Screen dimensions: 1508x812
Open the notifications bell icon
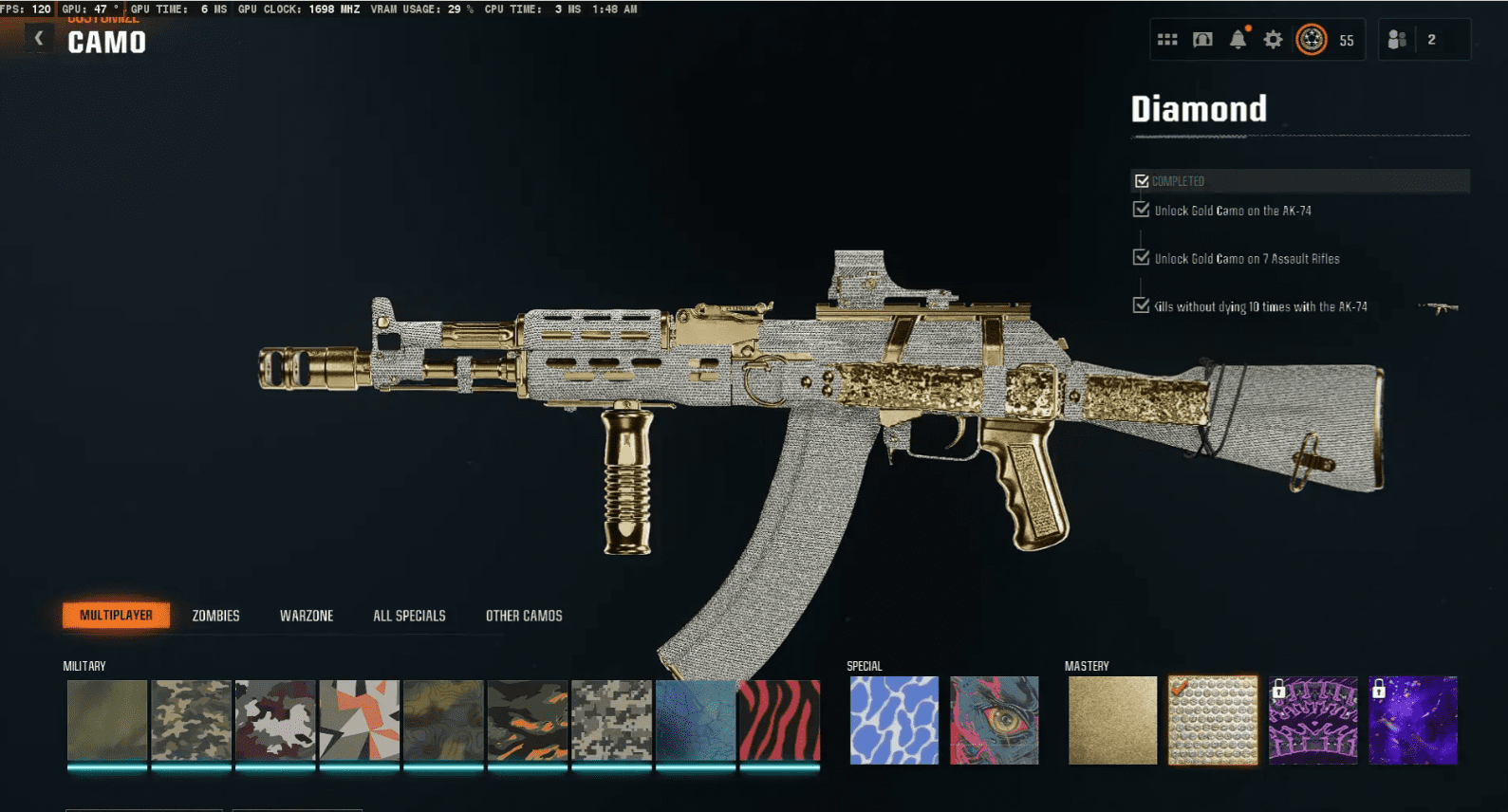coord(1237,40)
